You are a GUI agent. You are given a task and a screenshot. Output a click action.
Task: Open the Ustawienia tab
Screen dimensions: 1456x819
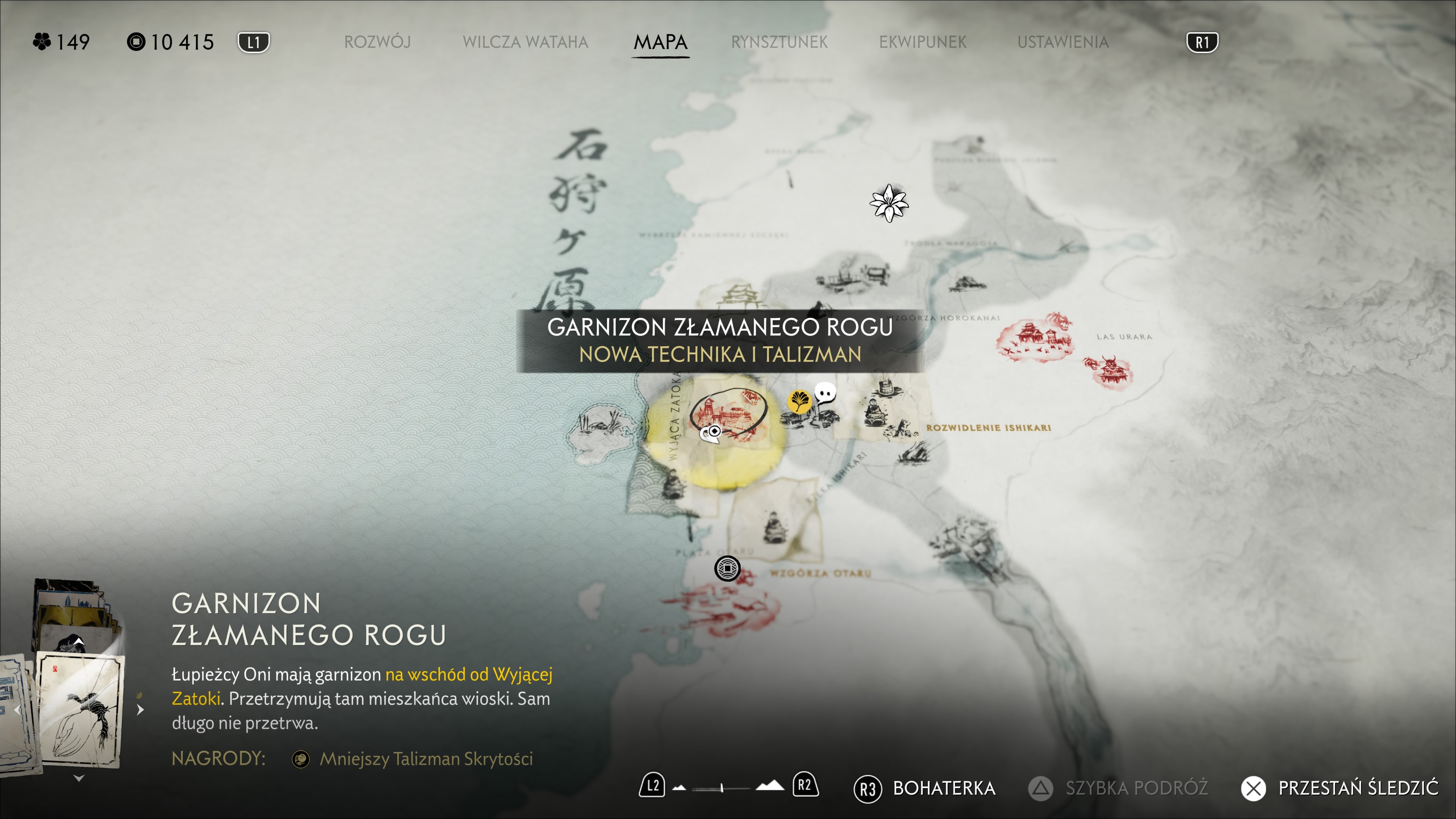pos(1062,42)
